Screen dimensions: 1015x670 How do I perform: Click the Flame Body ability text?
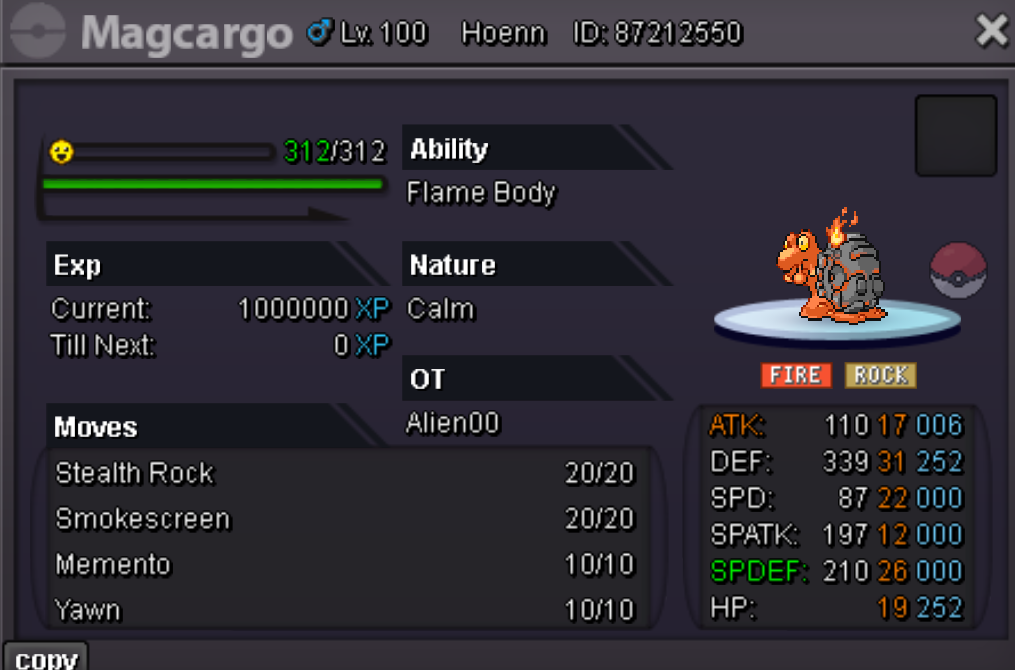click(481, 193)
